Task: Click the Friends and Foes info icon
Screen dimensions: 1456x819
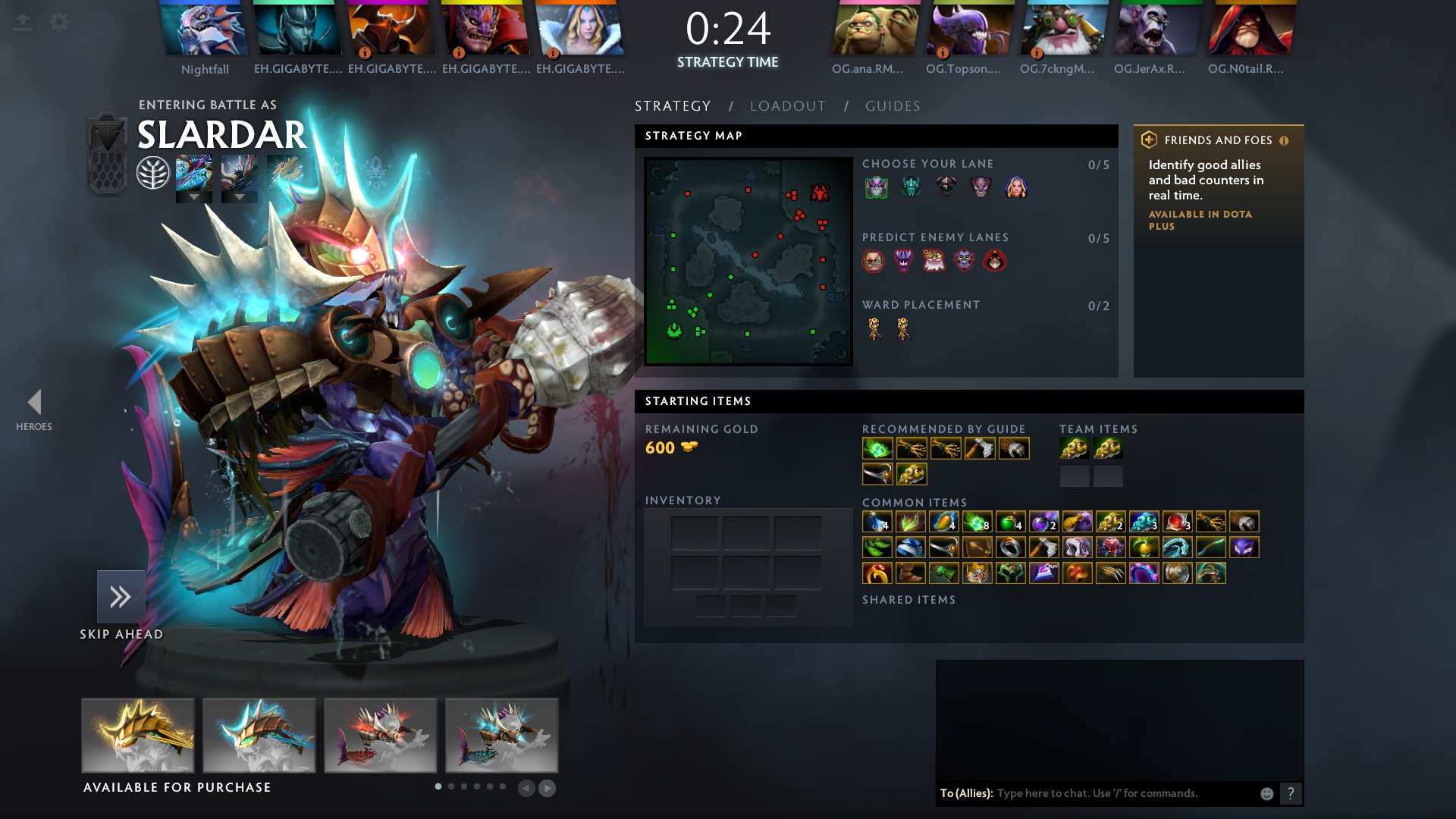Action: 1282,140
